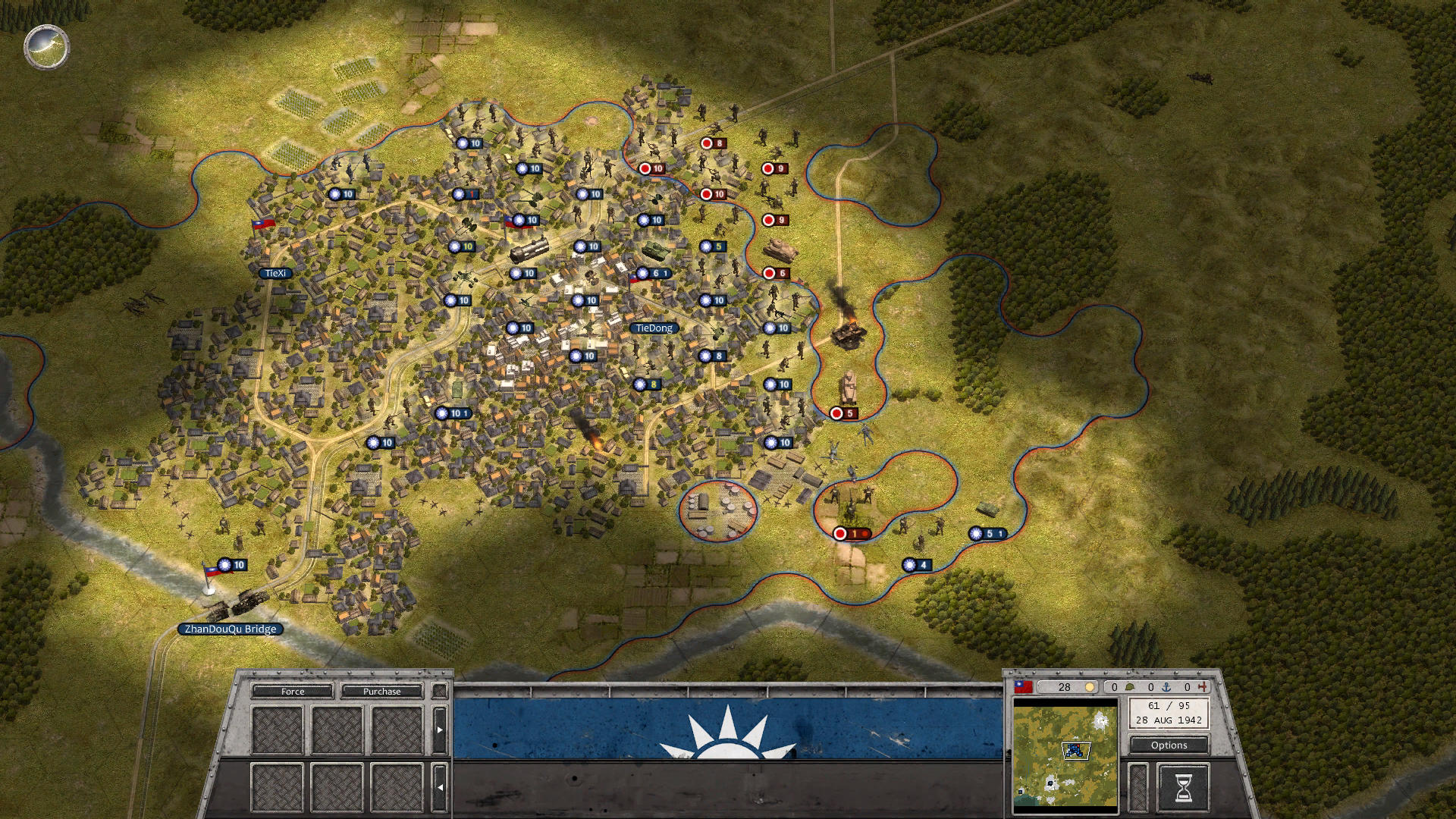Open the Options menu
The image size is (1456, 819).
coord(1169,745)
